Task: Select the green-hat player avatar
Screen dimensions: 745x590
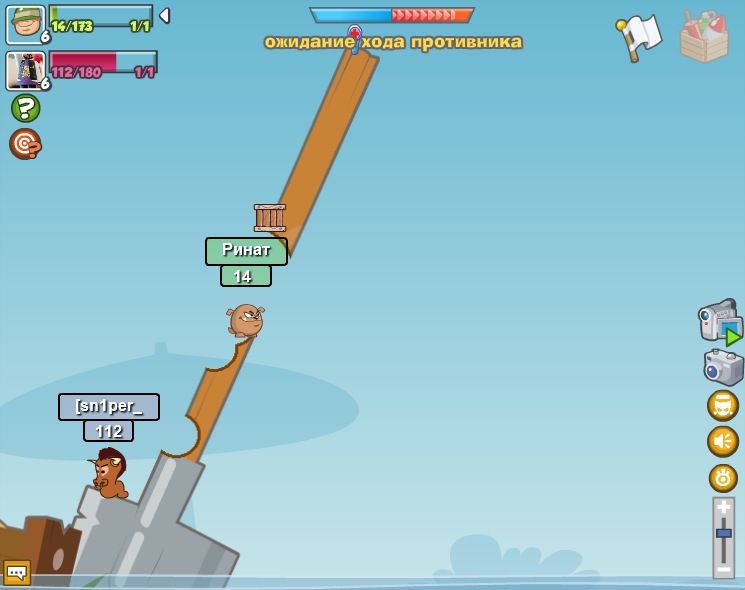Action: coord(24,24)
